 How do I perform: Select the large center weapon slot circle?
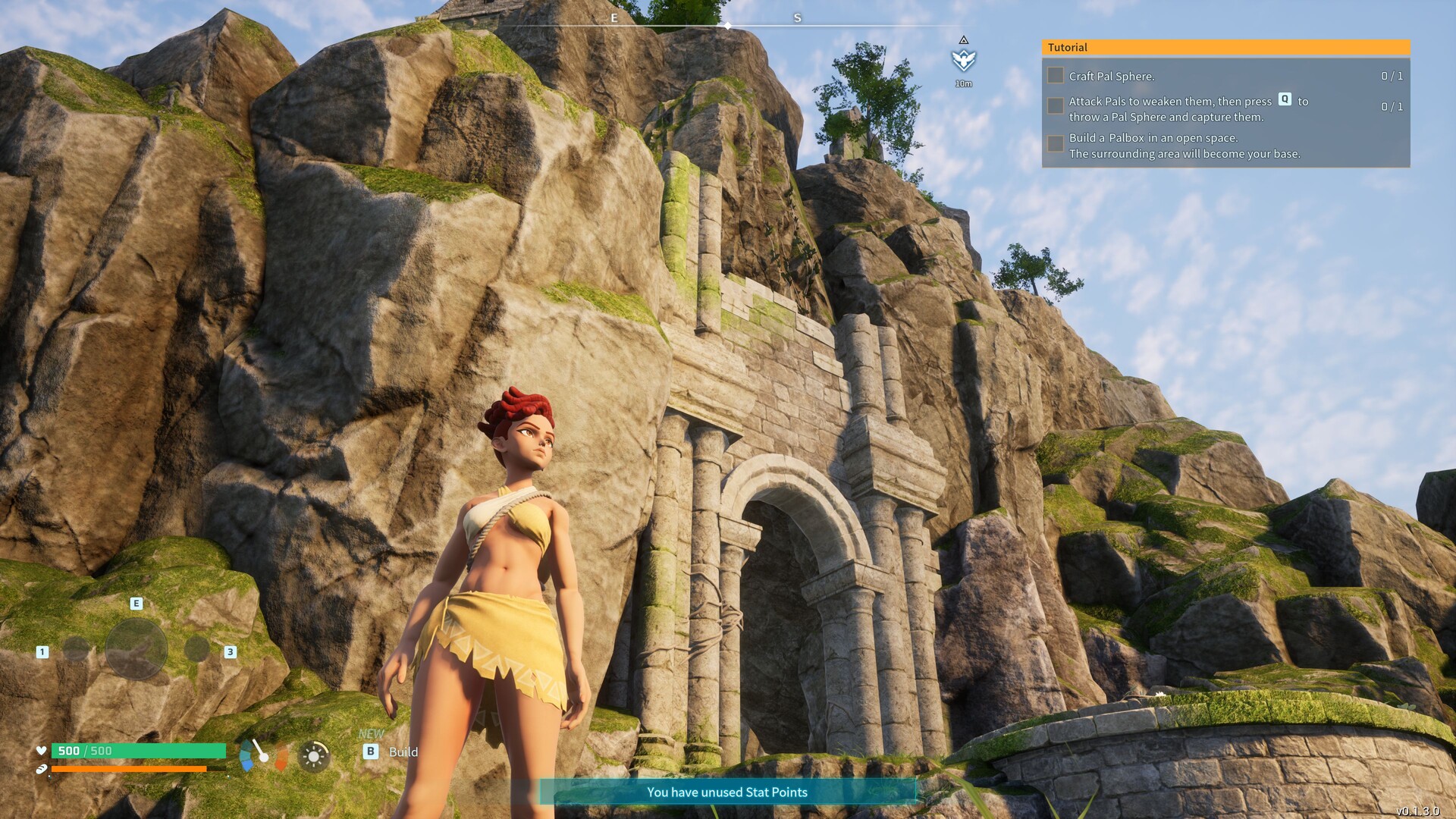[136, 648]
